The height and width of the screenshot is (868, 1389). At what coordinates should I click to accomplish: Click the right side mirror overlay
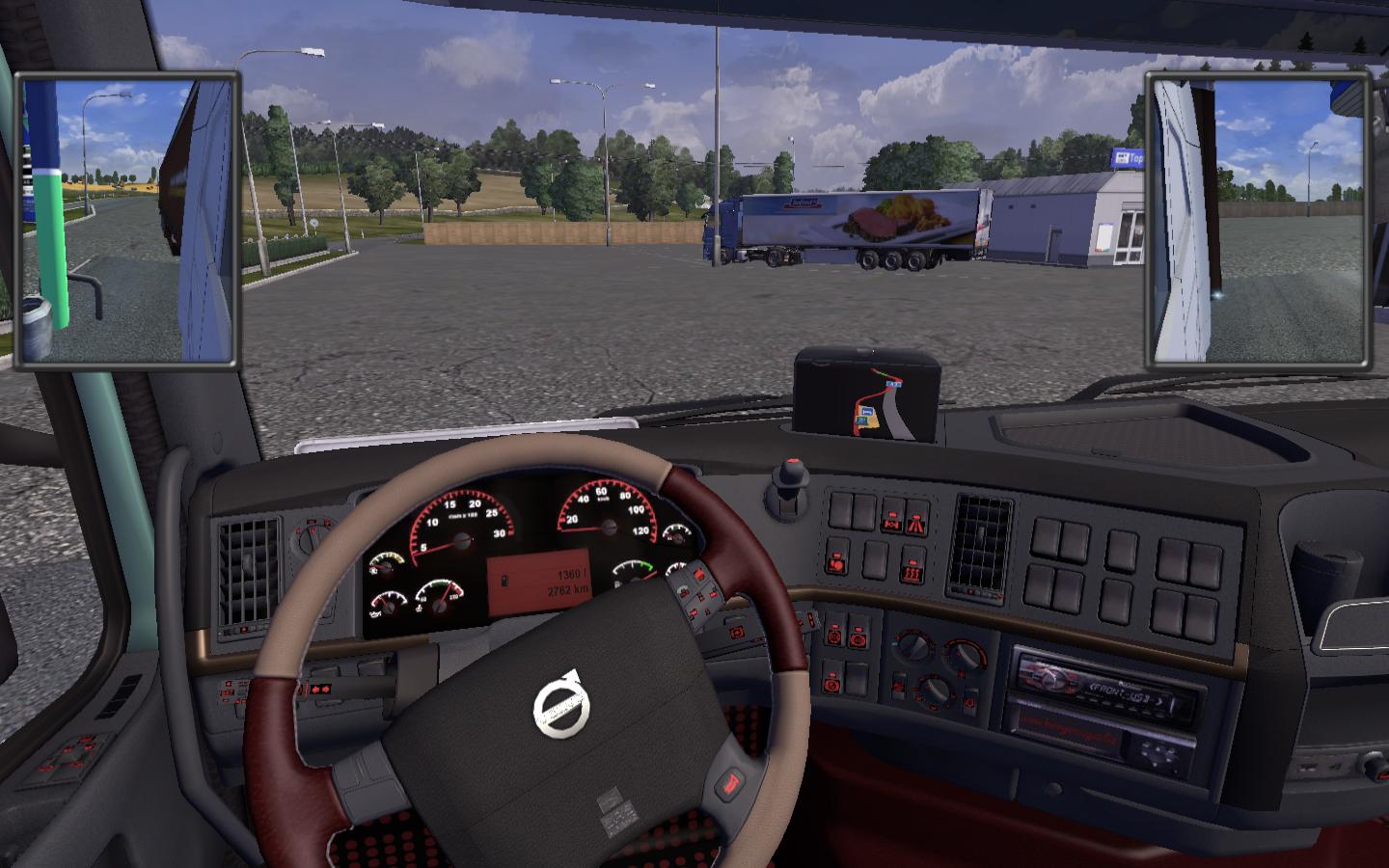click(x=1259, y=221)
